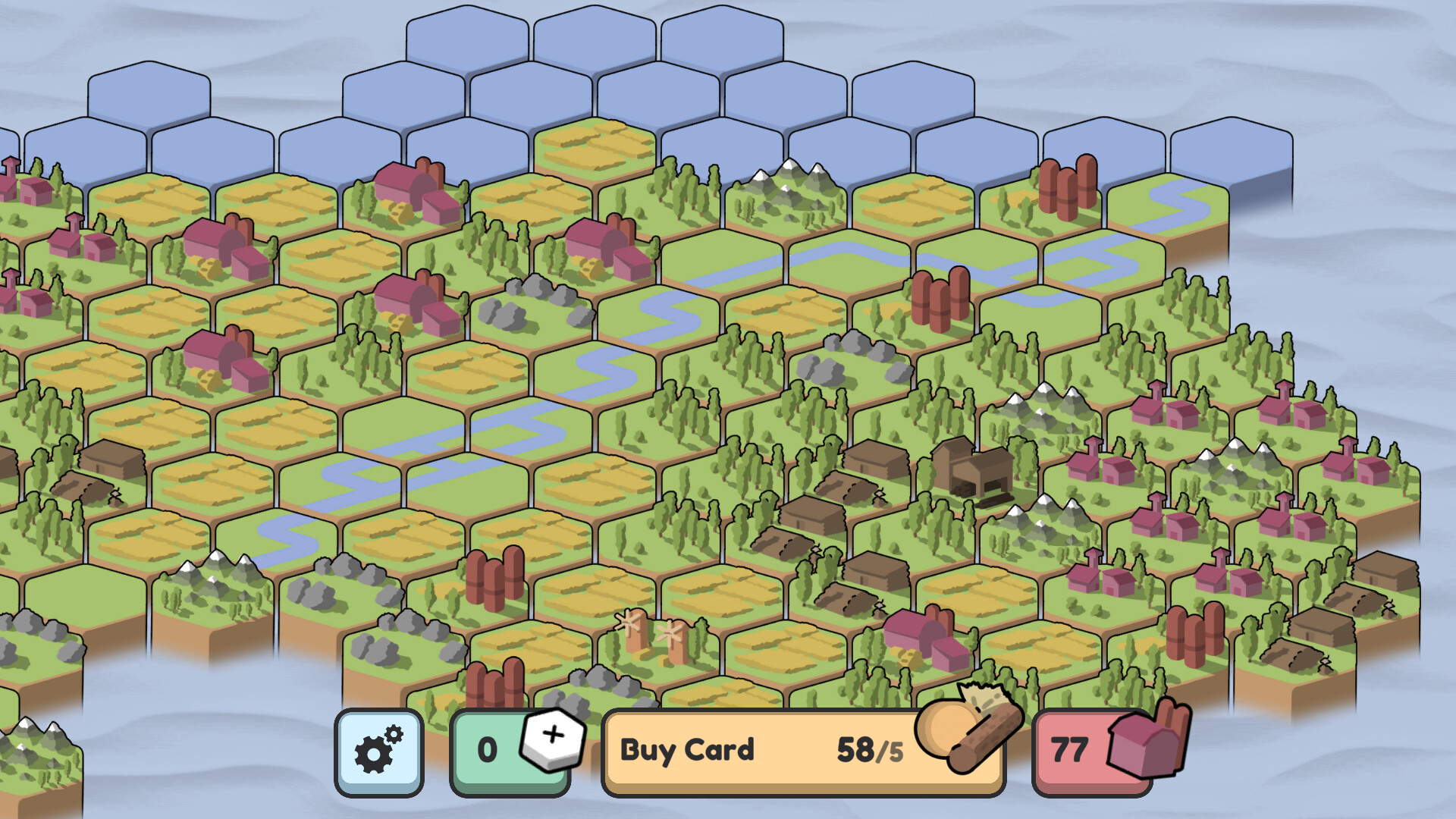Click the wood log icon on Buy Card

pos(969,739)
